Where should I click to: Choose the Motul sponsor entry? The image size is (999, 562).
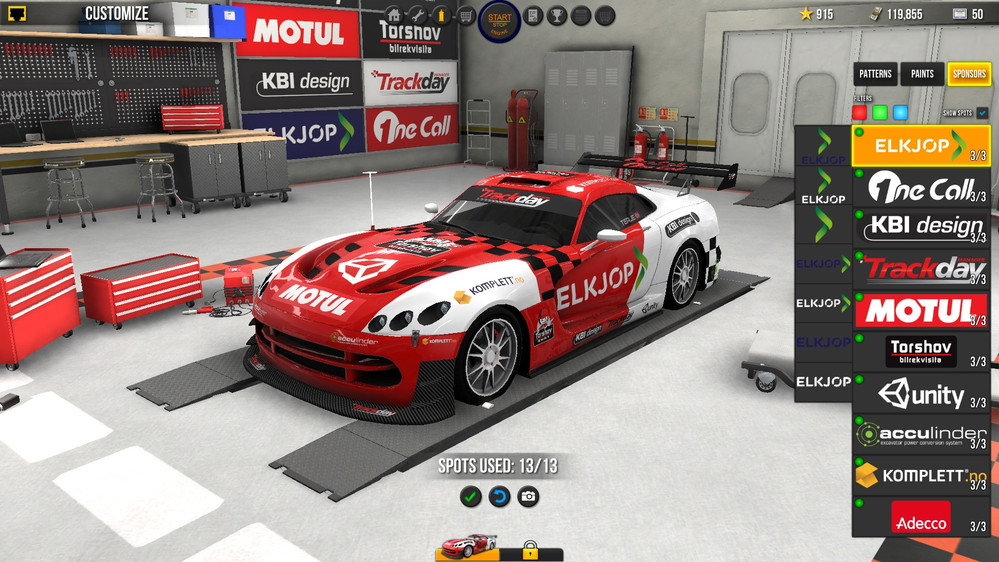(920, 311)
